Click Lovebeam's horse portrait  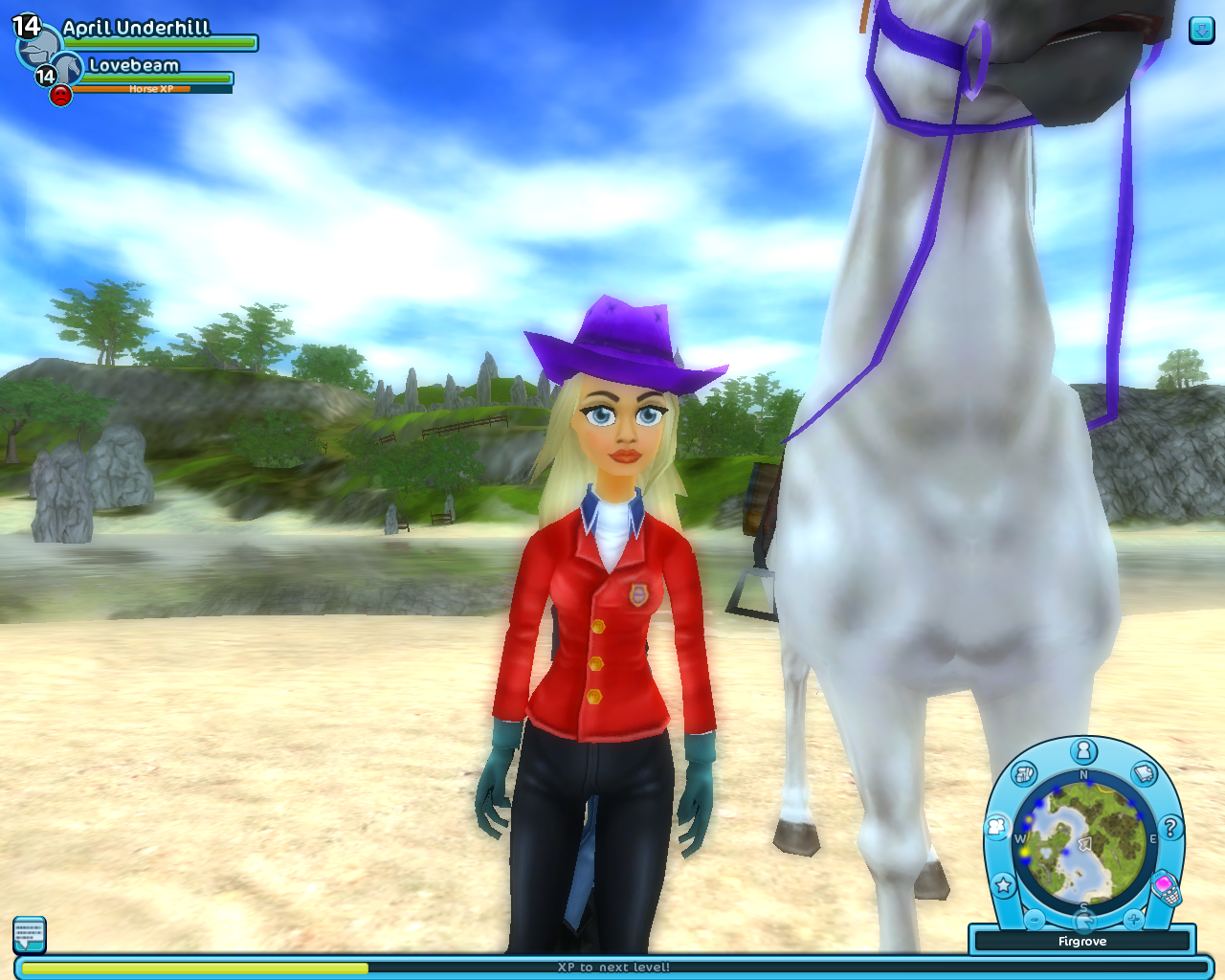69,65
